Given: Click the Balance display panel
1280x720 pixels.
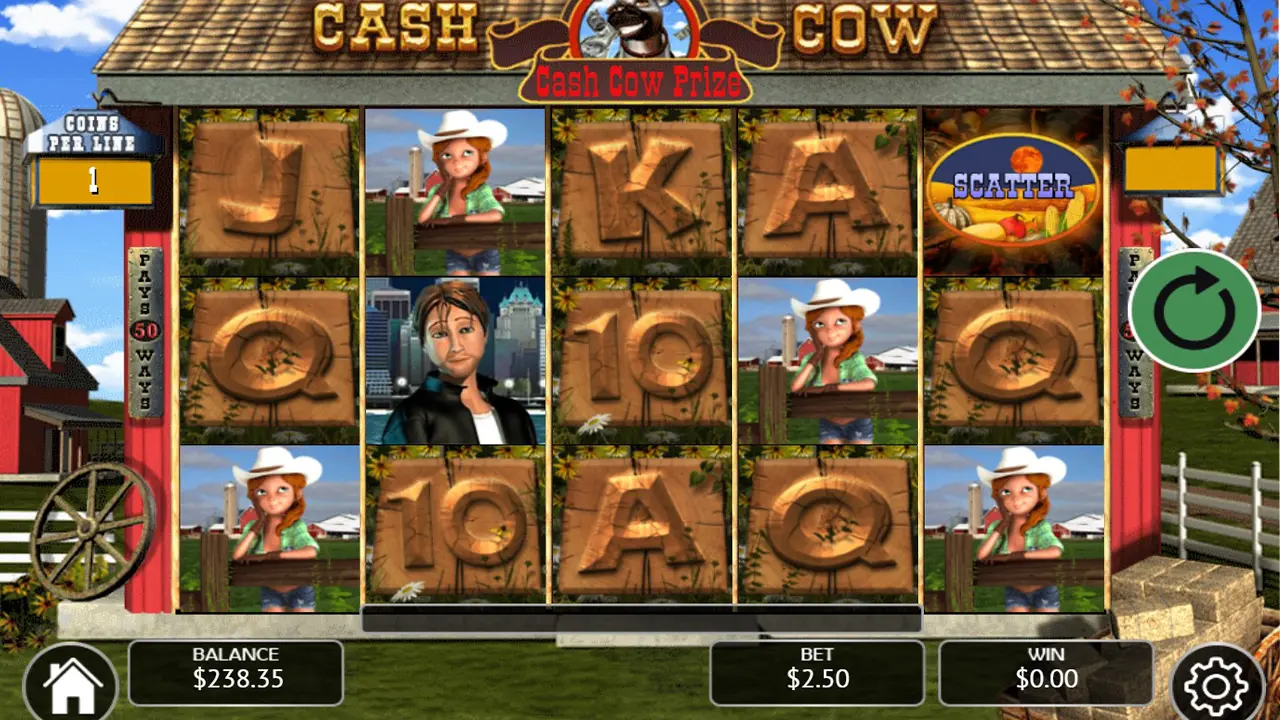Looking at the screenshot, I should tap(236, 672).
